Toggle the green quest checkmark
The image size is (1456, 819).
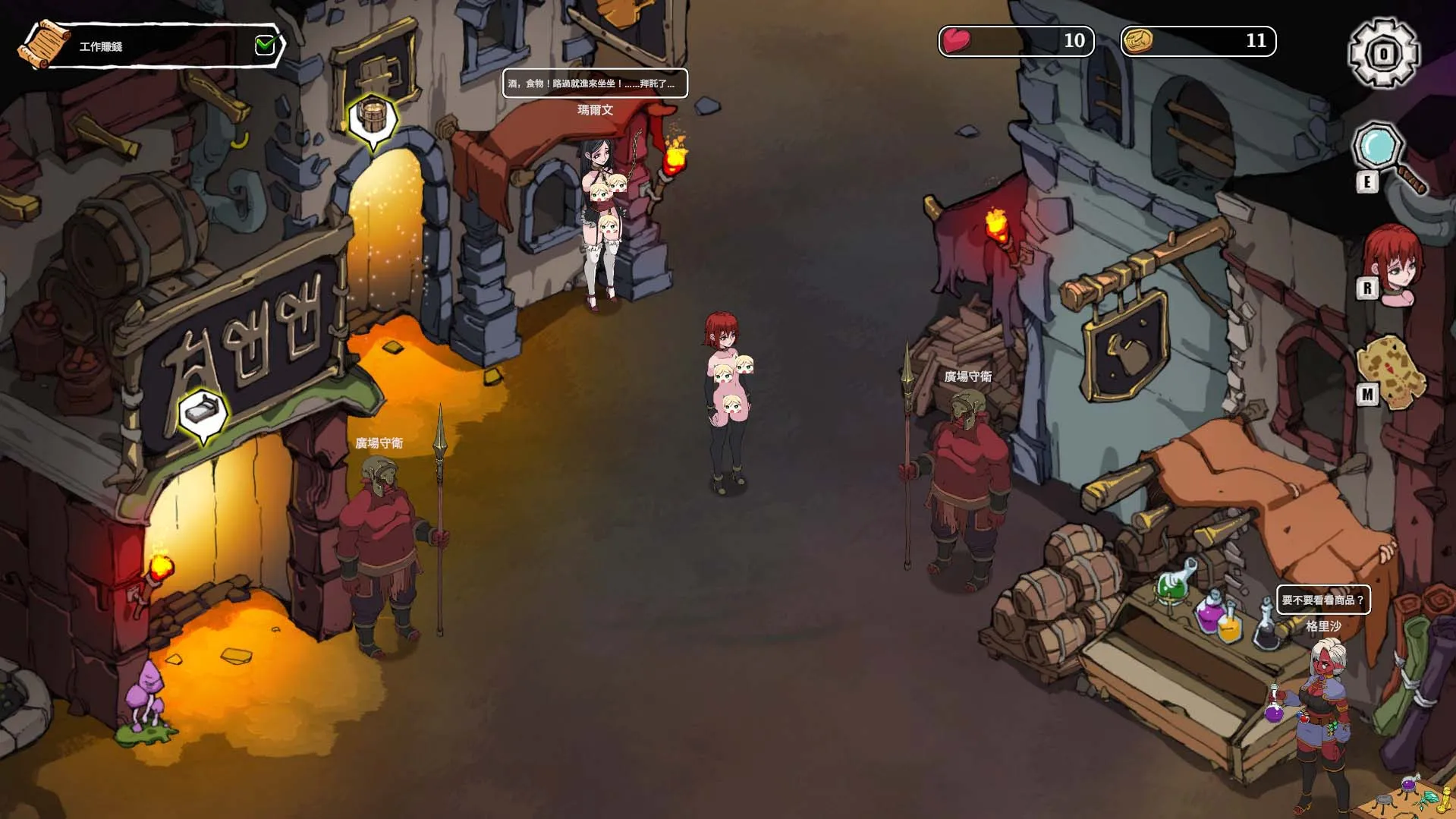pyautogui.click(x=265, y=46)
